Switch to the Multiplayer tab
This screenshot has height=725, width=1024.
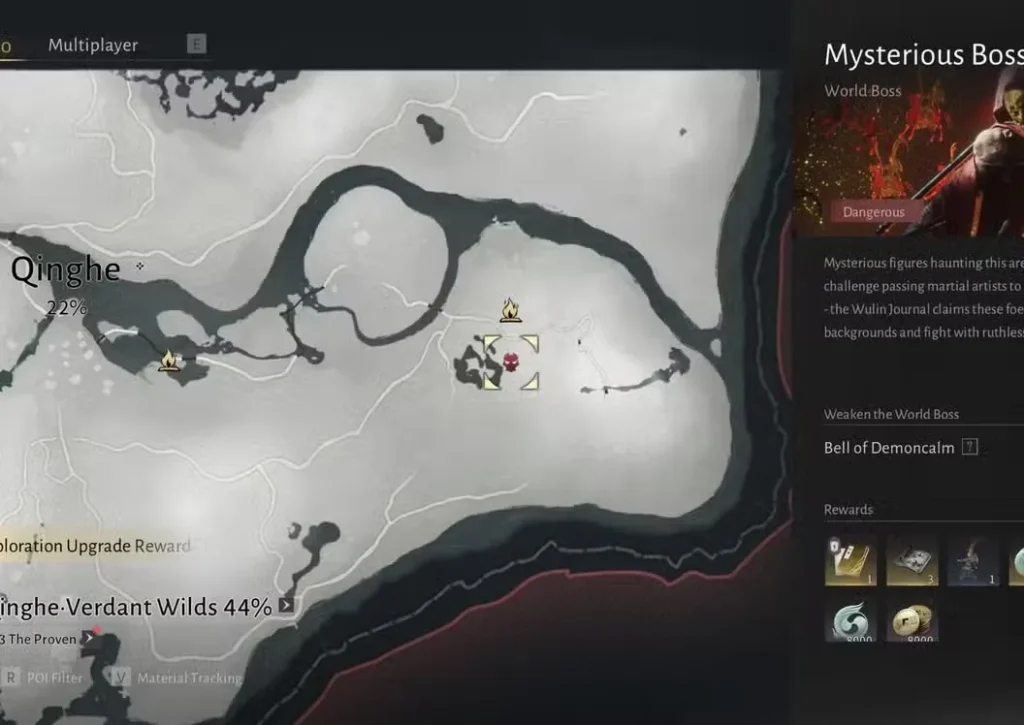[x=93, y=45]
